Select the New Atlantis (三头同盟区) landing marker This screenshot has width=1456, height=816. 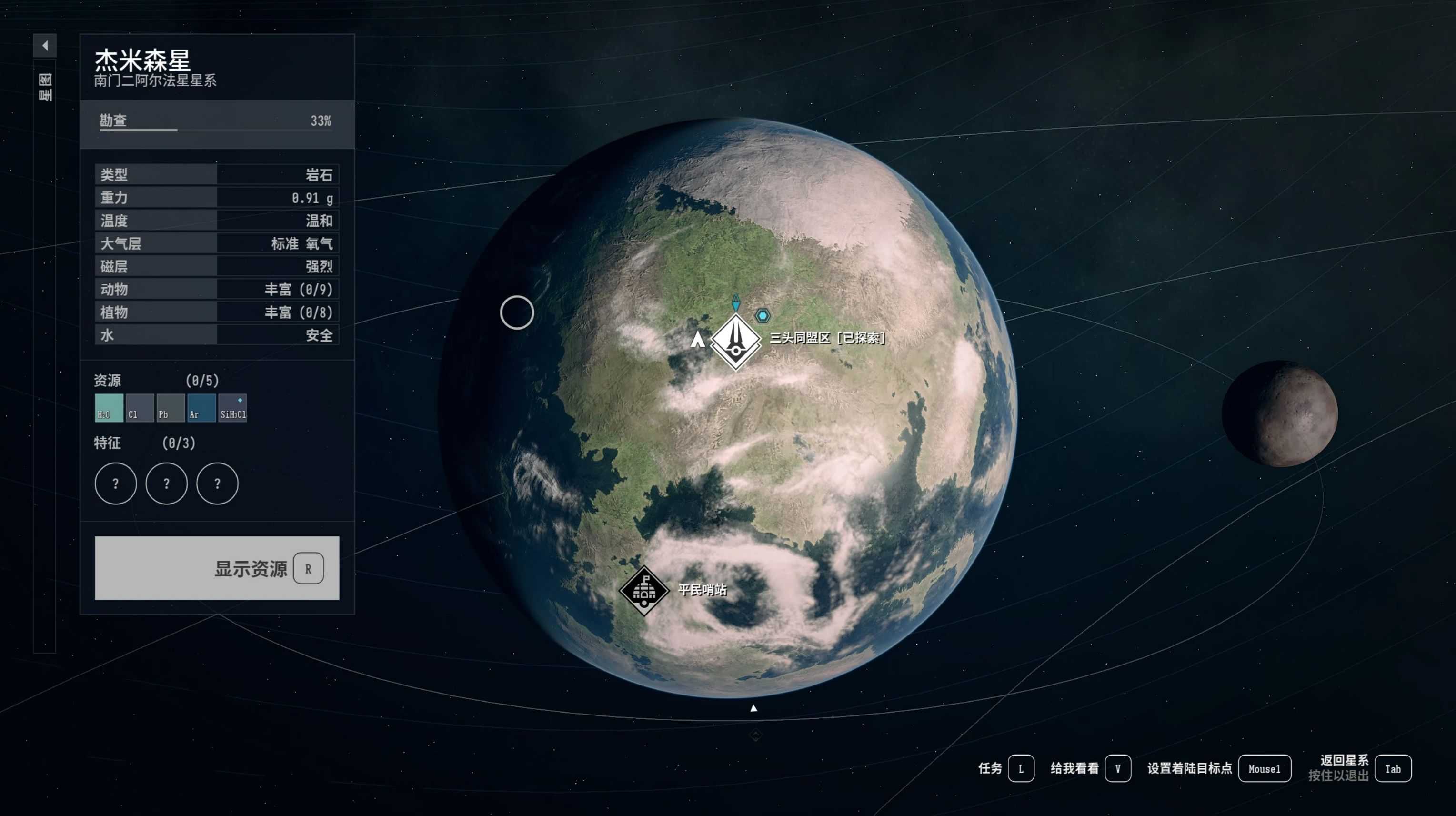pyautogui.click(x=735, y=342)
